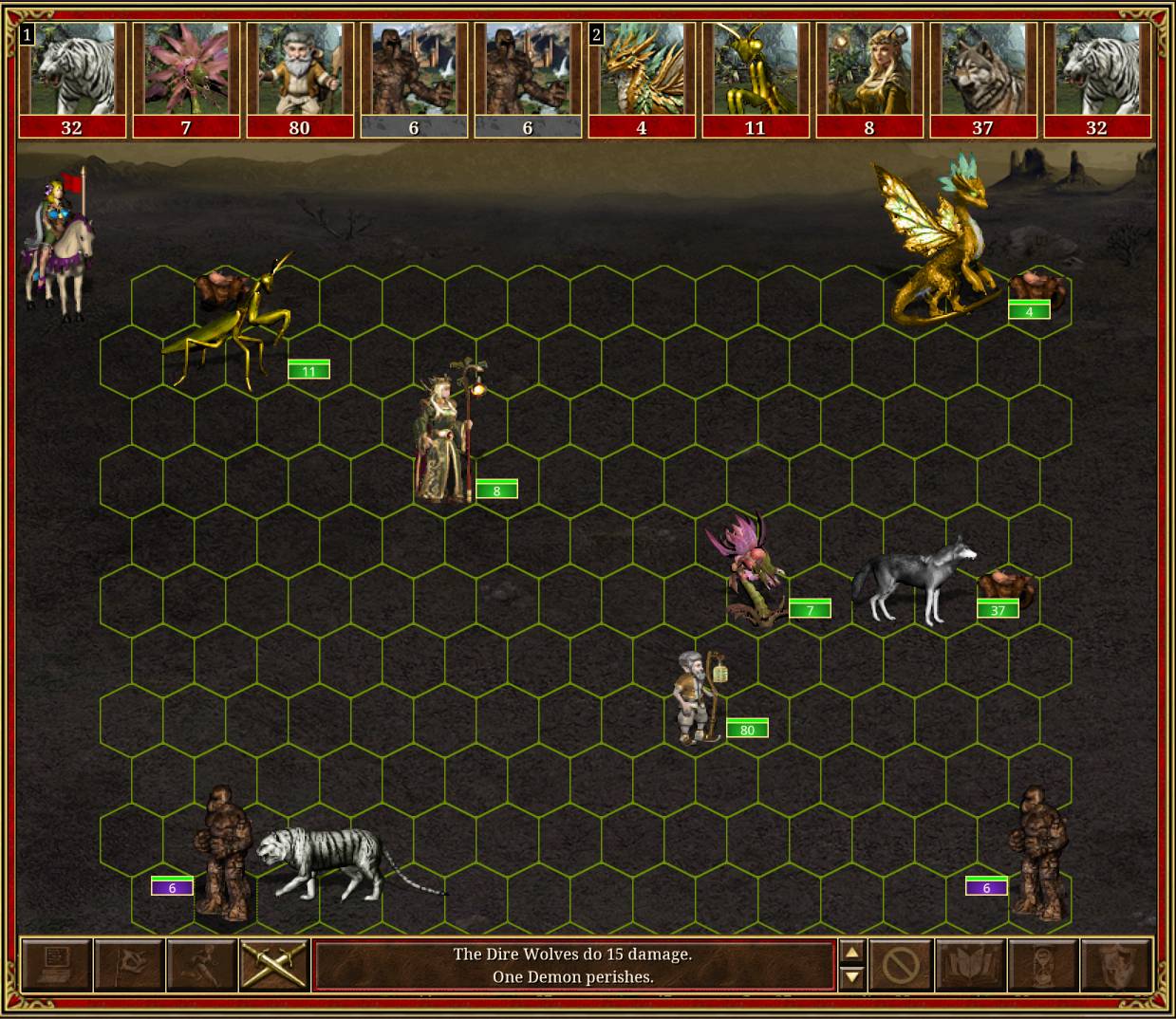This screenshot has height=1019, width=1176.
Task: Pick the mantis portrait showing 11
Action: pyautogui.click(x=756, y=71)
